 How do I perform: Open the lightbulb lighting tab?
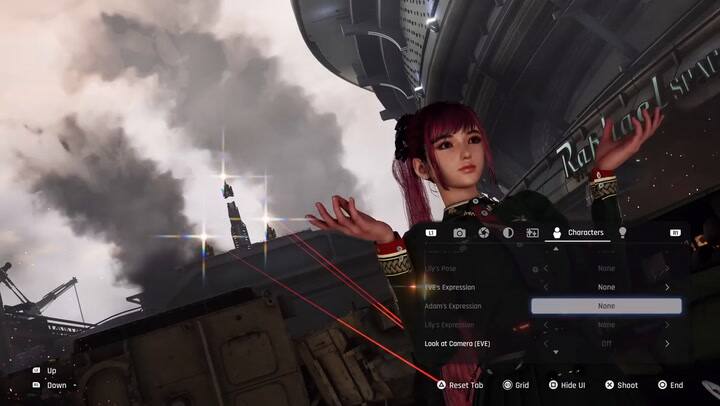[622, 233]
